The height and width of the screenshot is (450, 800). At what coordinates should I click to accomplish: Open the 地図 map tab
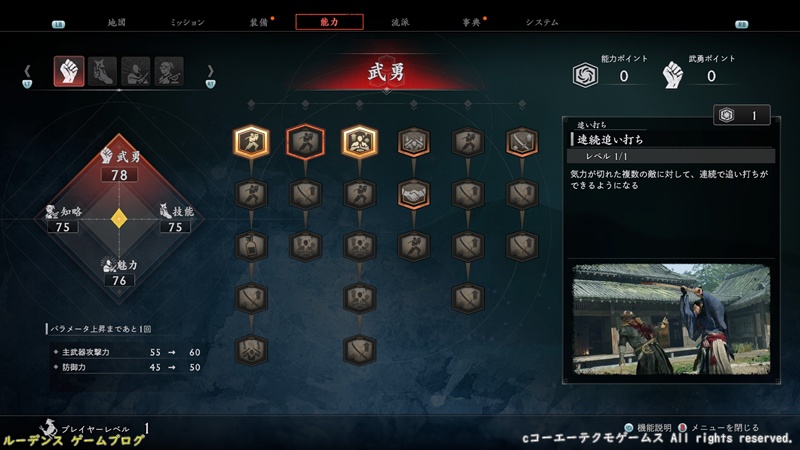point(117,22)
